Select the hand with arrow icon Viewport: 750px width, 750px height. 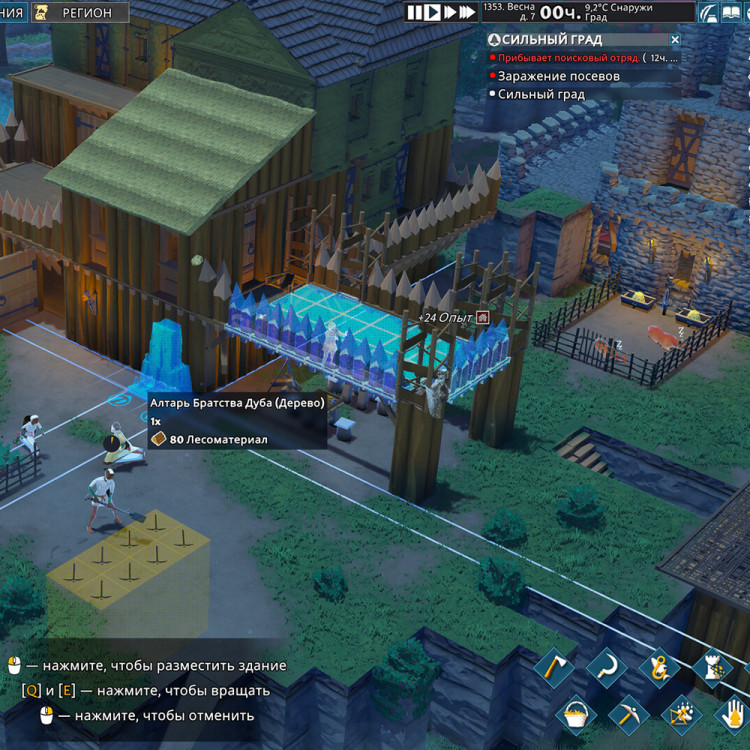click(x=733, y=714)
